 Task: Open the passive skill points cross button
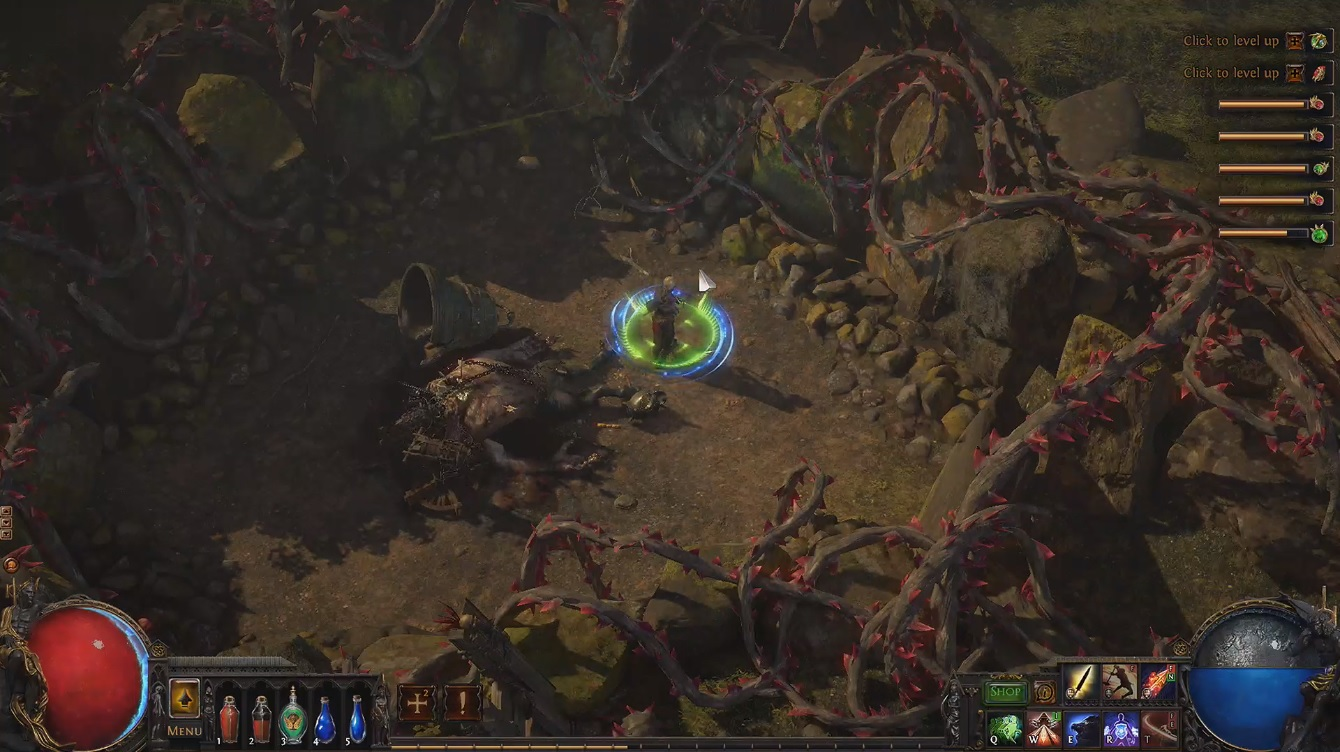point(415,702)
